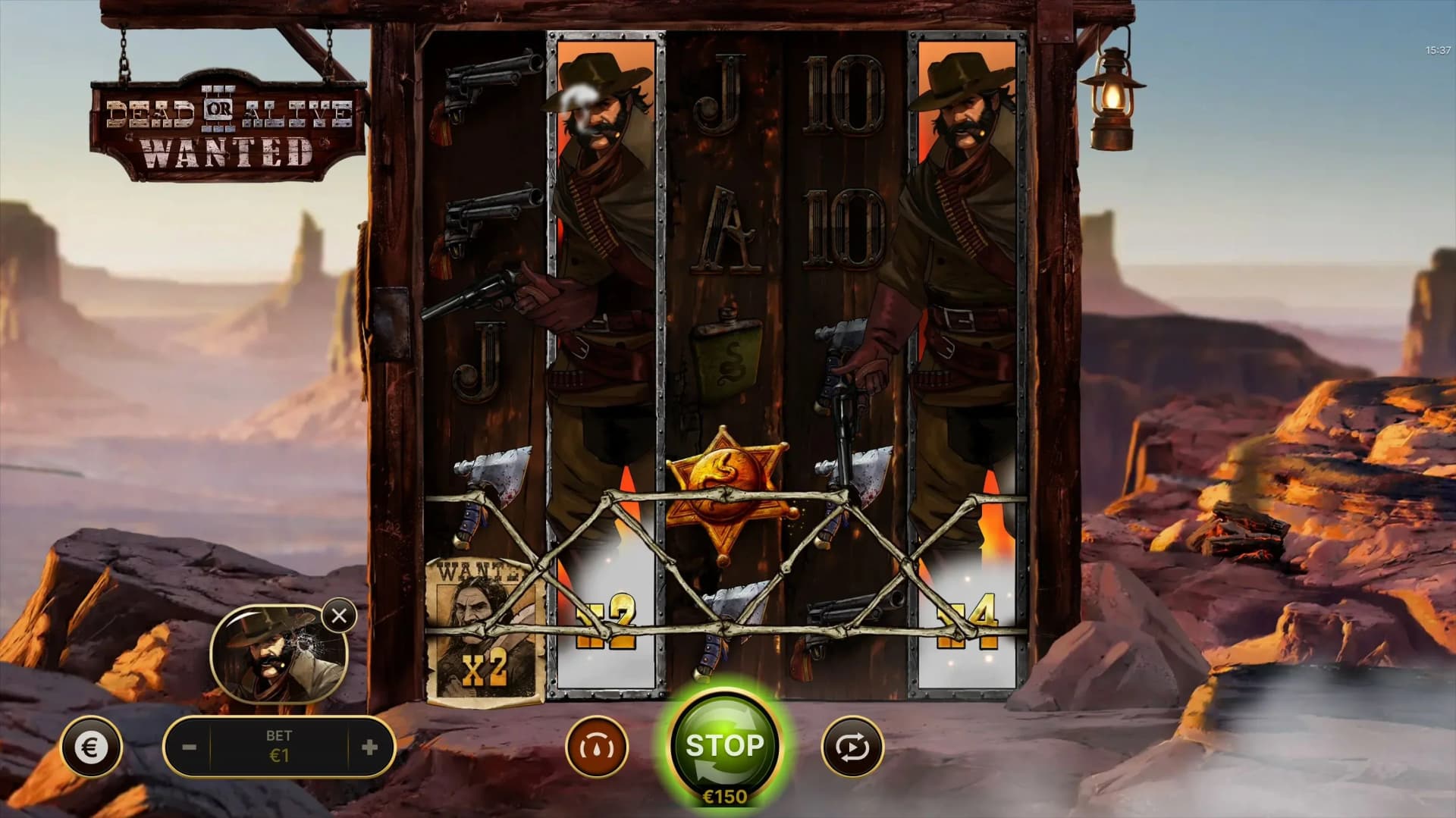
Task: Increase the bet with the plus button
Action: pos(369,747)
